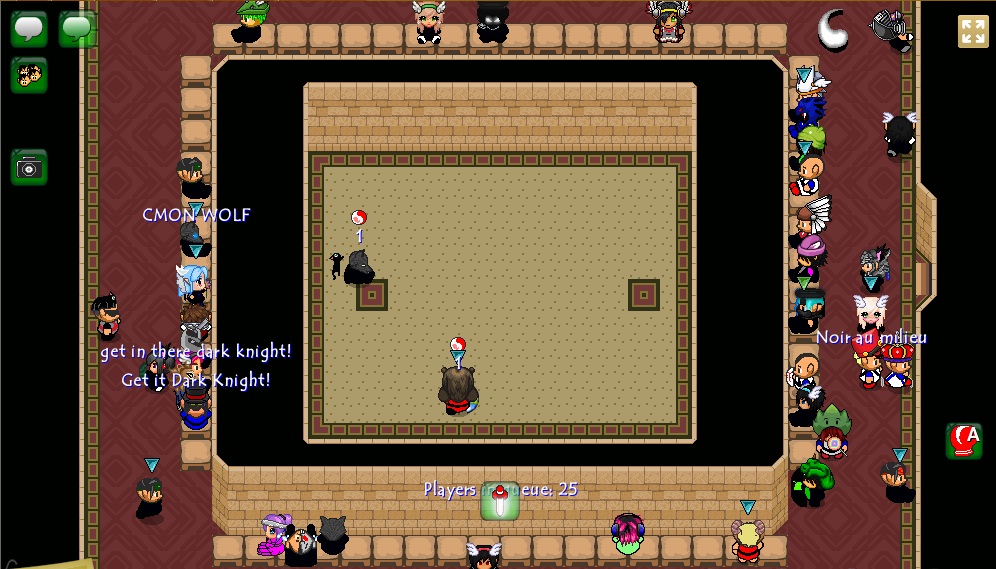Click the green joystick queue button
This screenshot has width=996, height=569.
(x=500, y=501)
